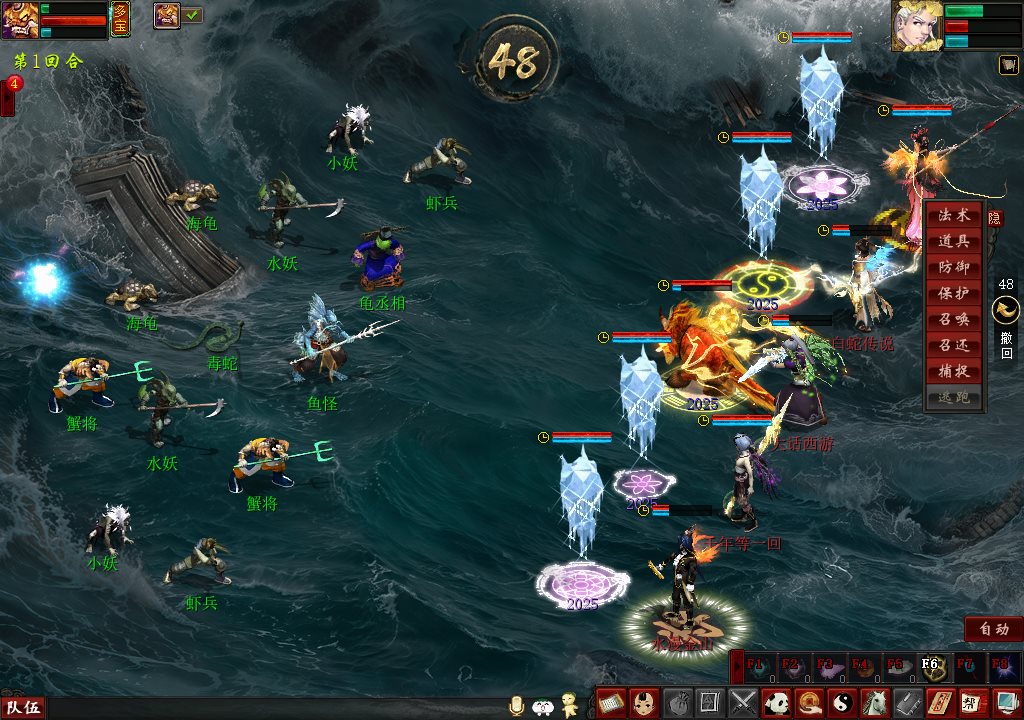Open the 队伍 team tab
Image resolution: width=1024 pixels, height=720 pixels.
tap(22, 708)
